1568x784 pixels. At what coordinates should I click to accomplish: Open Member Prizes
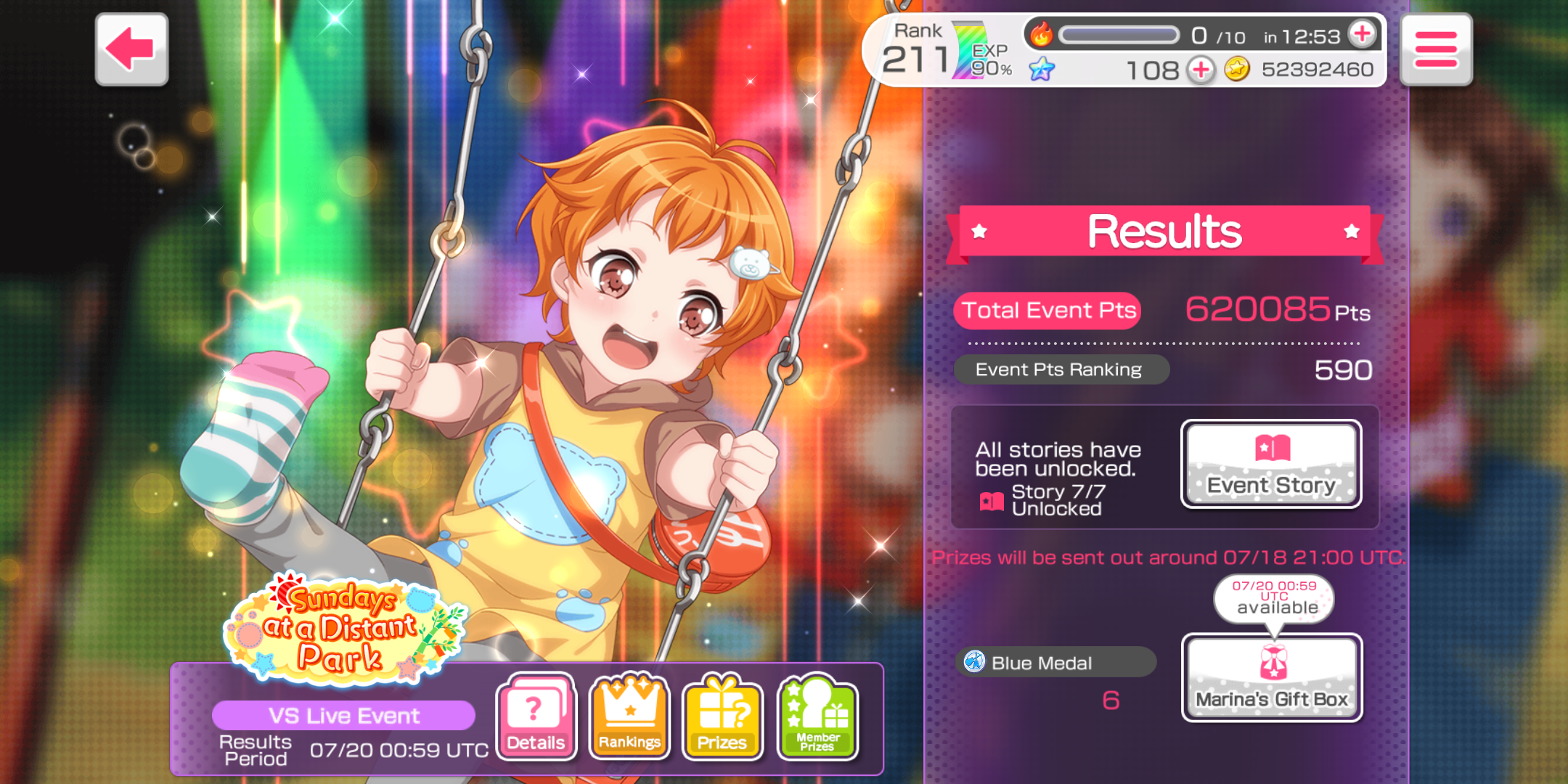(817, 716)
